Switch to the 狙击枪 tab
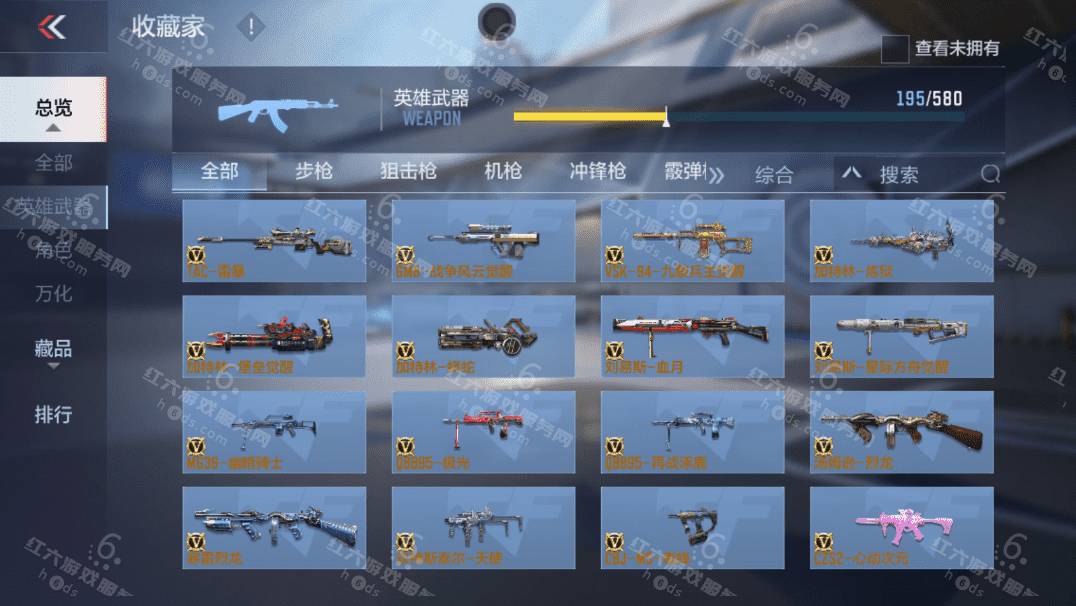Viewport: 1076px width, 606px height. pos(408,171)
